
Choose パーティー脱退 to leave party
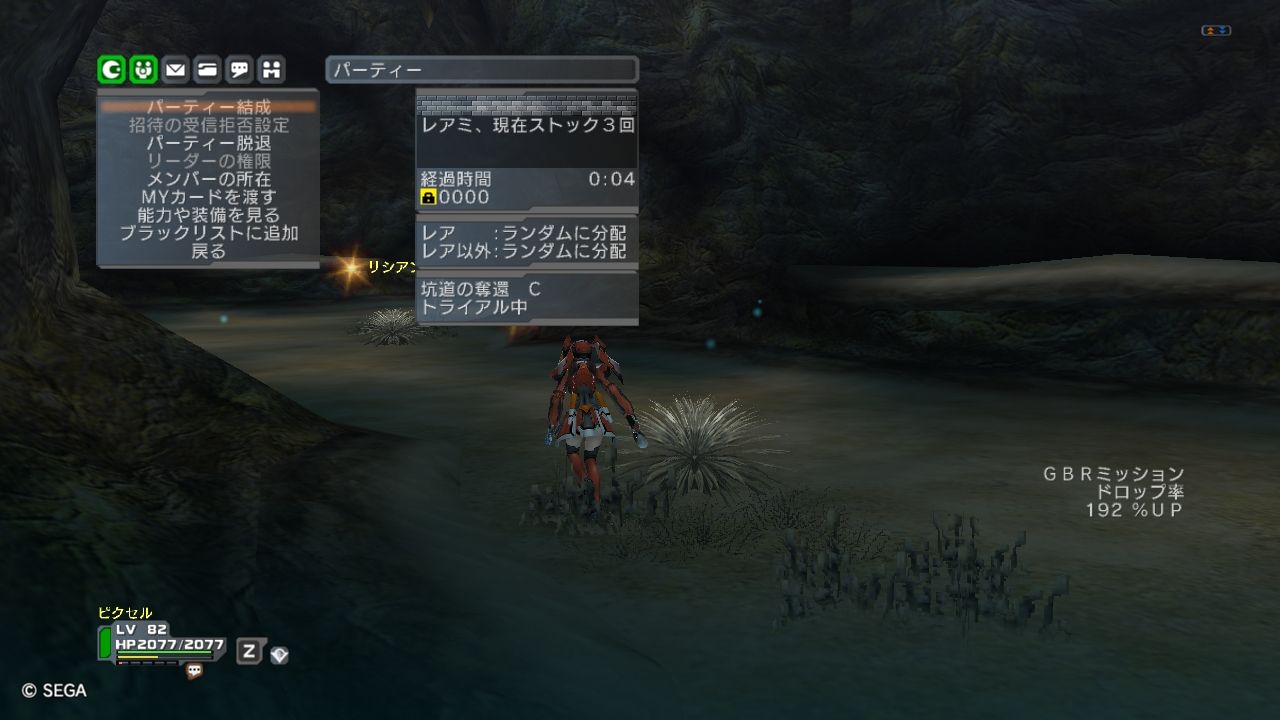(x=208, y=143)
